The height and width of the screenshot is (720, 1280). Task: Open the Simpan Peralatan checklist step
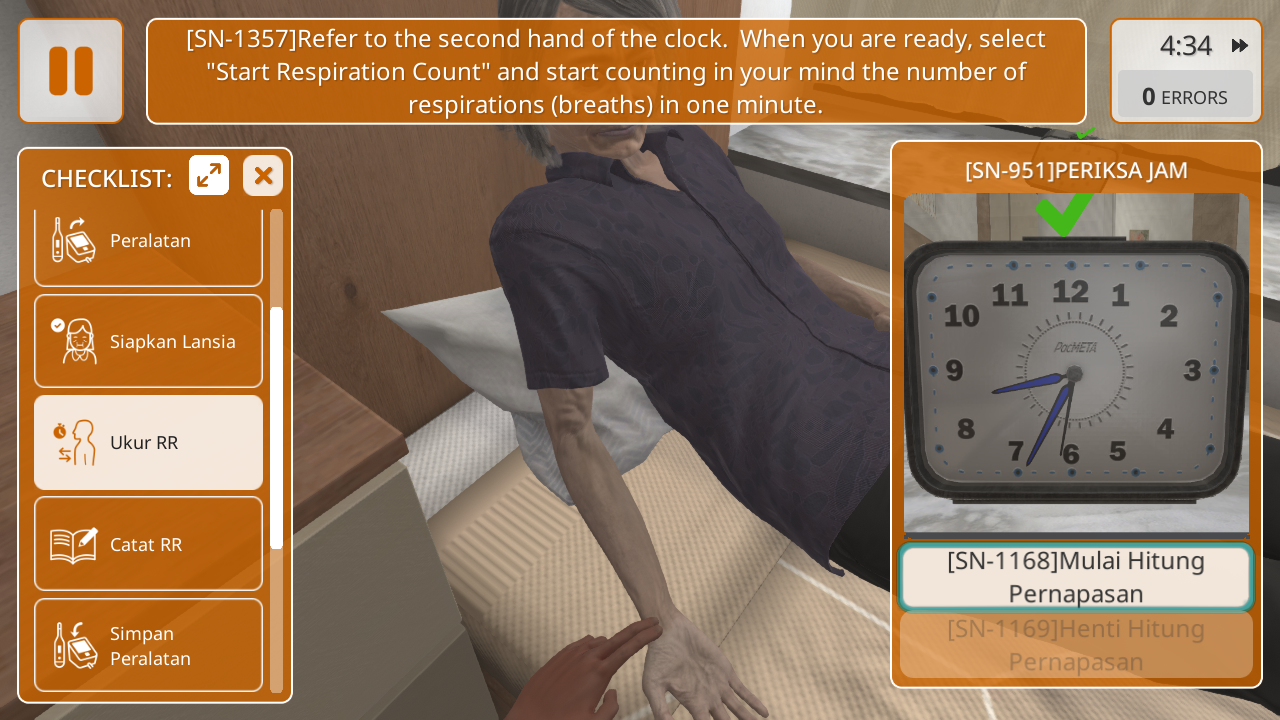click(x=148, y=646)
